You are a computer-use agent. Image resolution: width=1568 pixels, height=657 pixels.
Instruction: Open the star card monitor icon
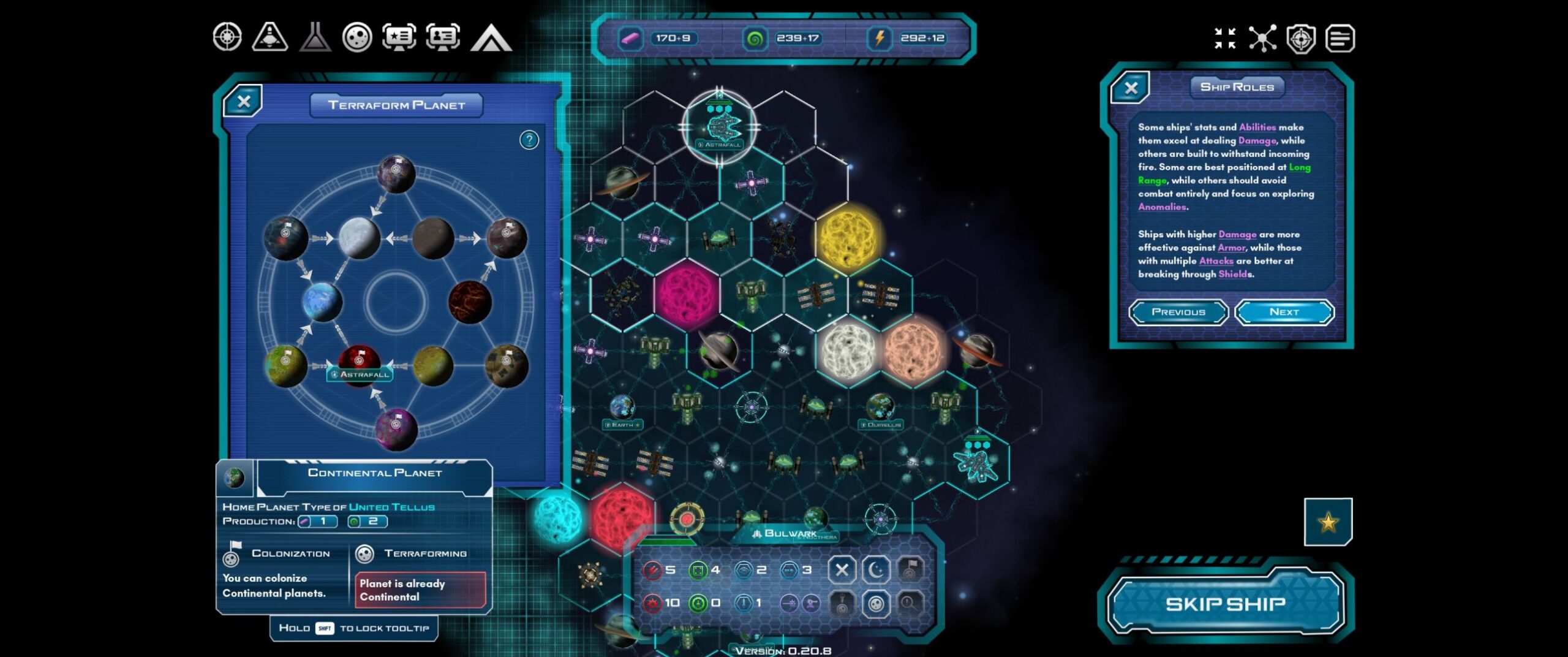click(x=399, y=37)
